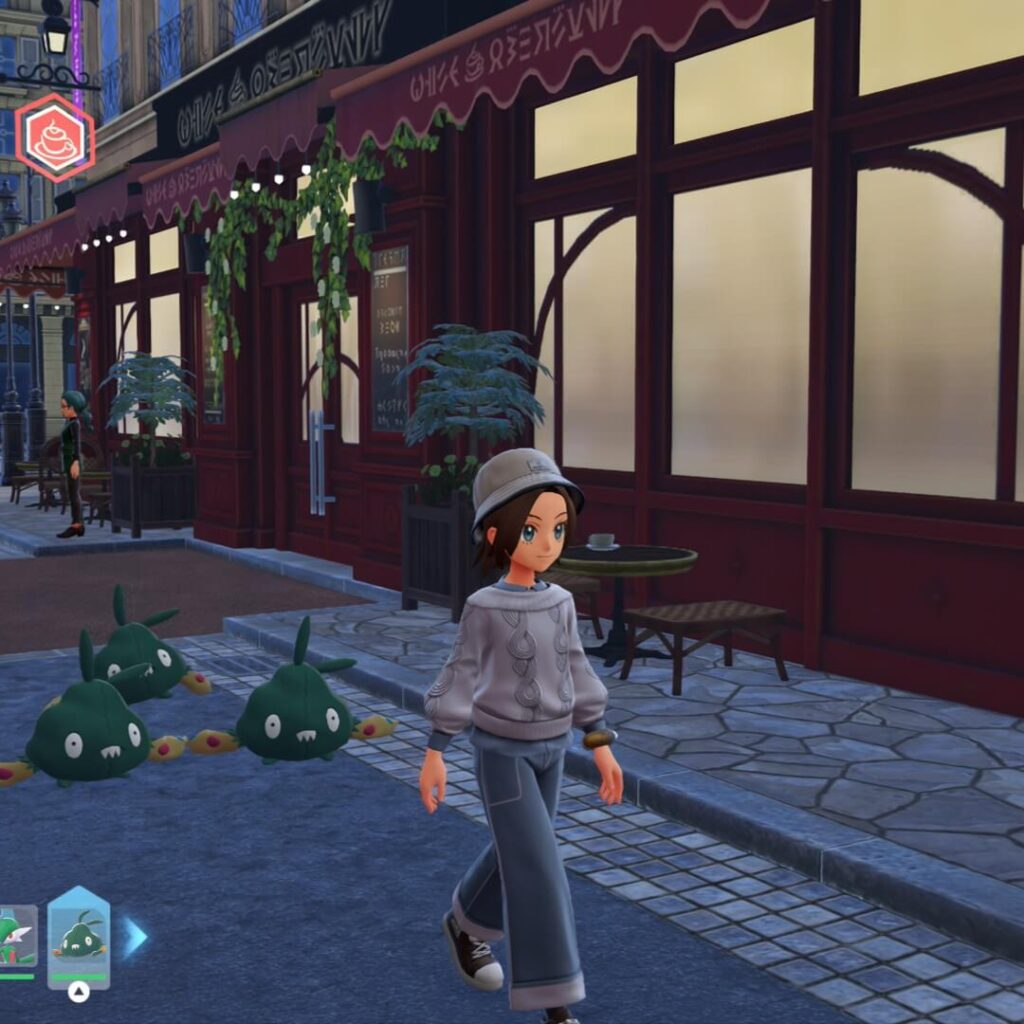The width and height of the screenshot is (1024, 1024).
Task: Click the blue arrow beside the party slots
Action: click(x=135, y=937)
